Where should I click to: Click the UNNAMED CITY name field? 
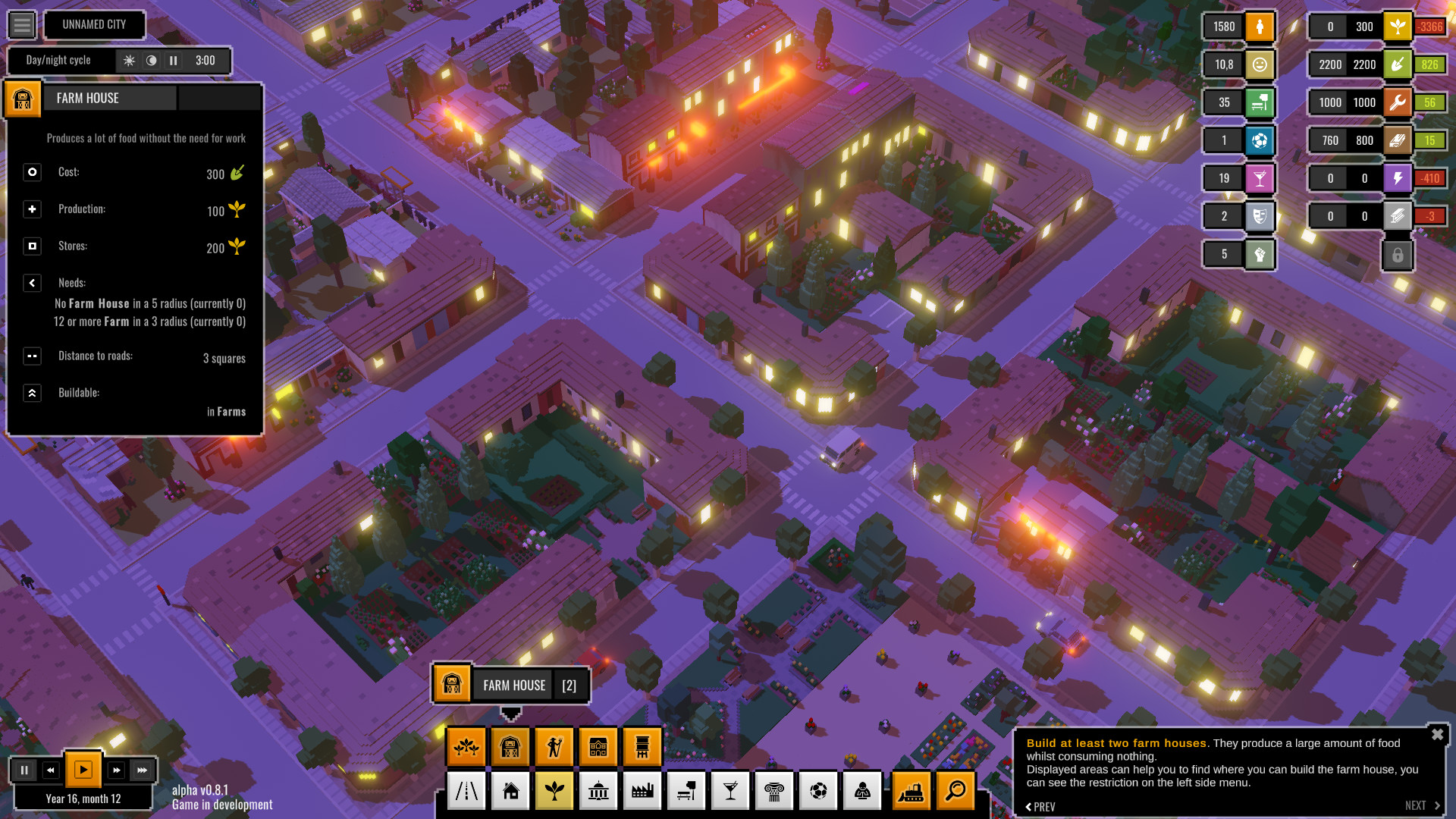click(94, 24)
